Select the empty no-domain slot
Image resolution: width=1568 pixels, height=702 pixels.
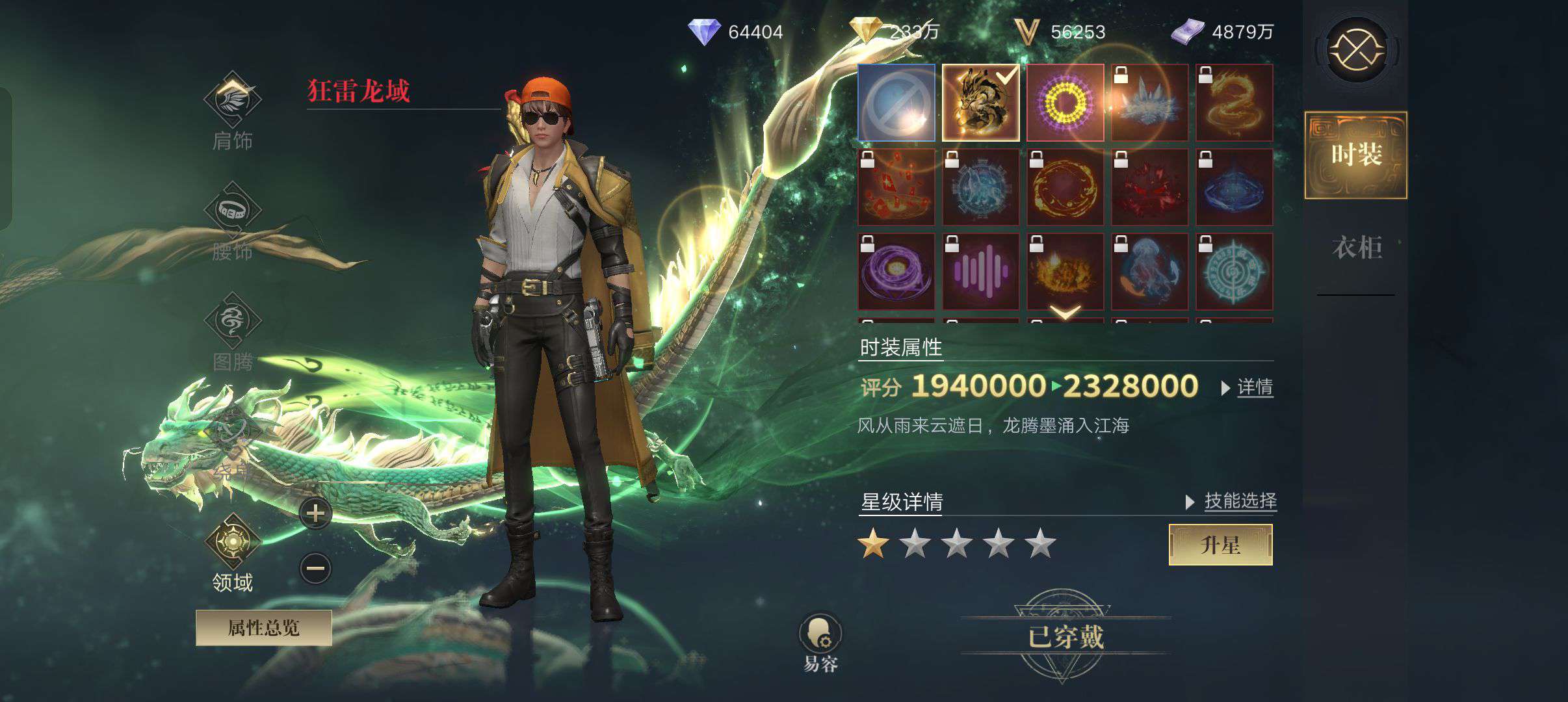(x=896, y=103)
